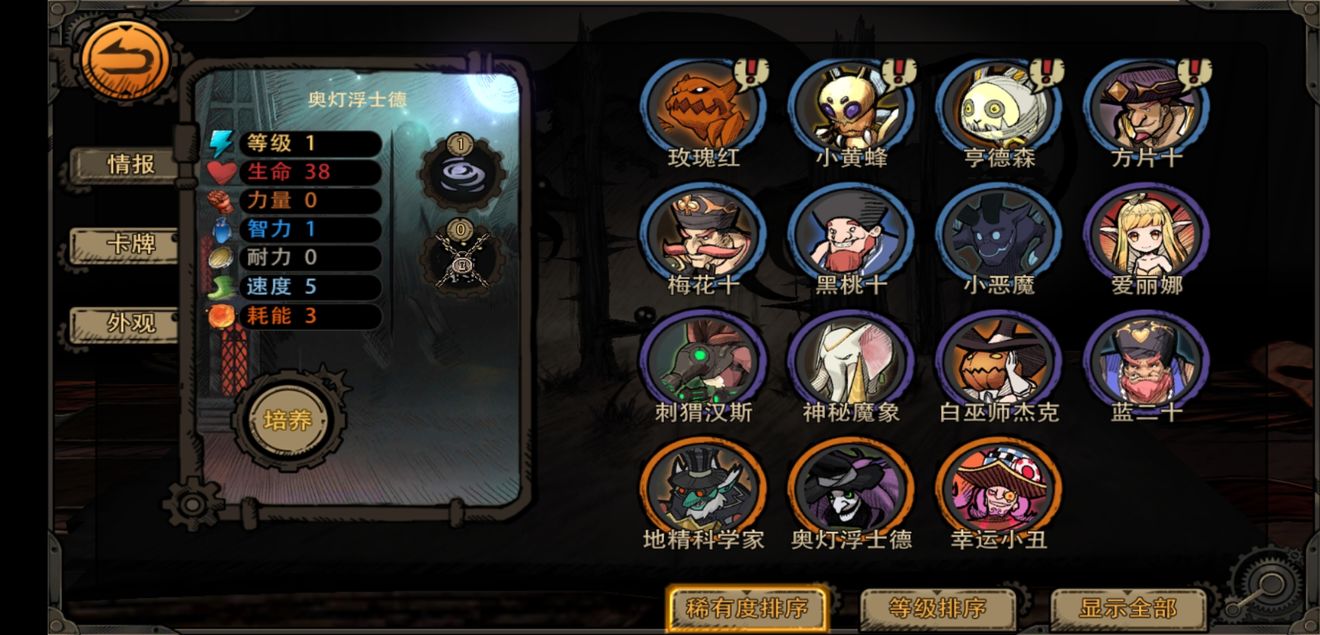The height and width of the screenshot is (635, 1320).
Task: Pick the 方片十 character portrait
Action: (x=1146, y=107)
